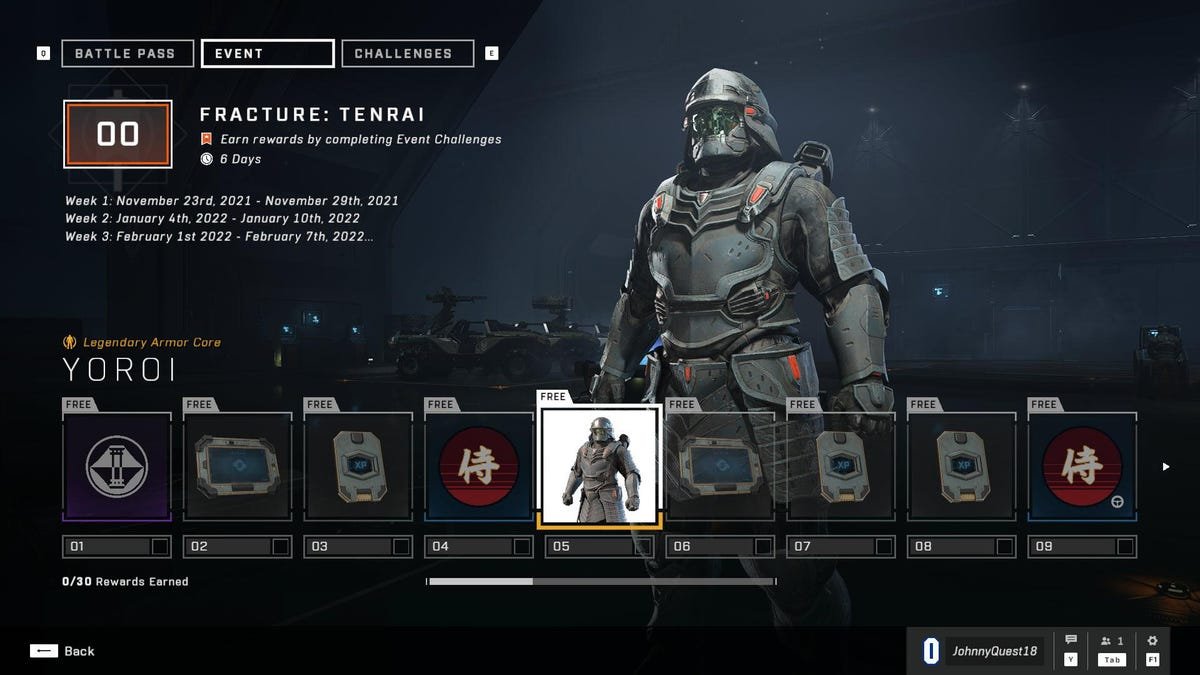Open settings with the gear icon
1200x675 pixels.
pyautogui.click(x=1152, y=642)
